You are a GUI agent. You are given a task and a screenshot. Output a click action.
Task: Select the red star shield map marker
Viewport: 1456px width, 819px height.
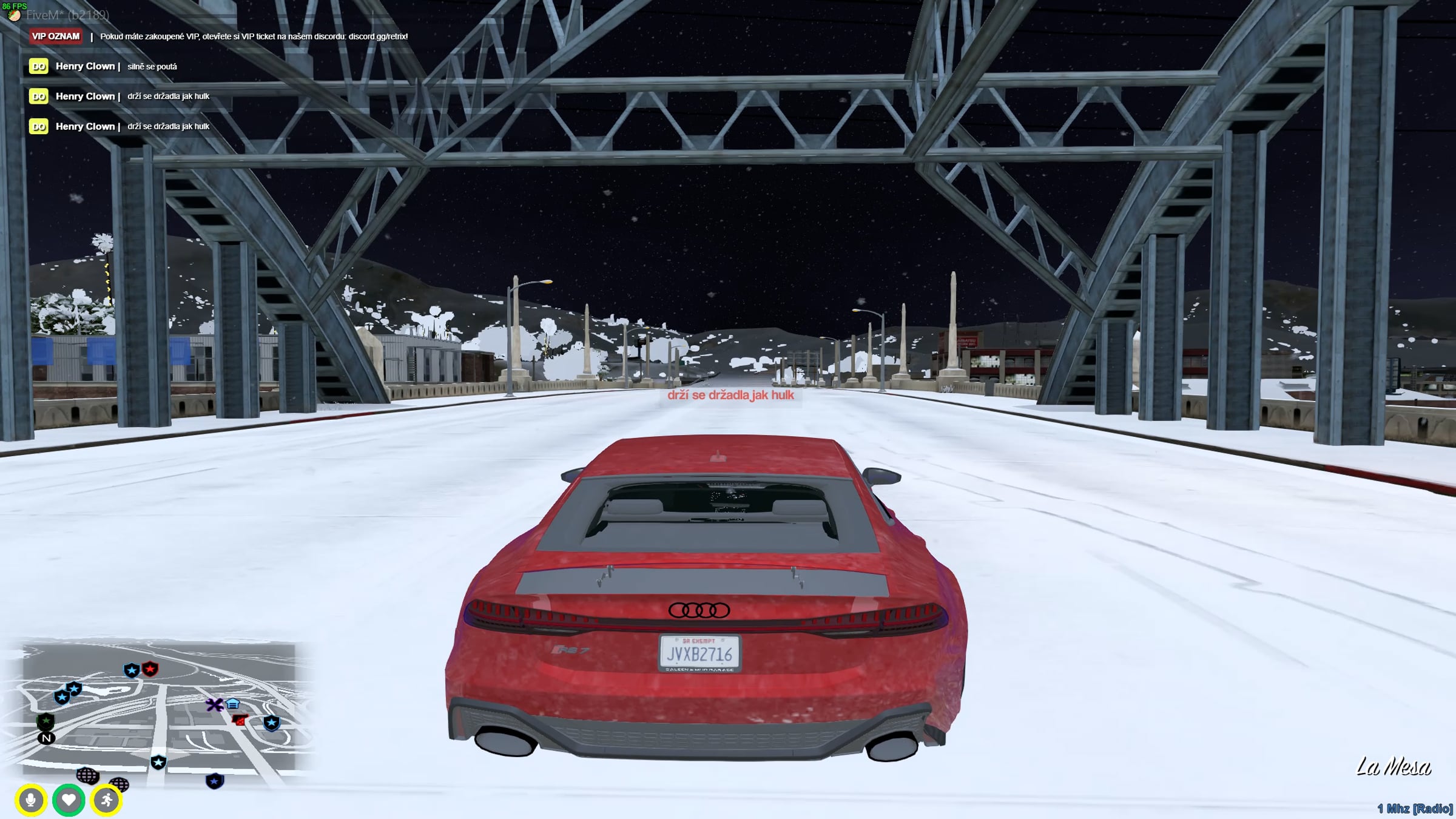coord(150,669)
